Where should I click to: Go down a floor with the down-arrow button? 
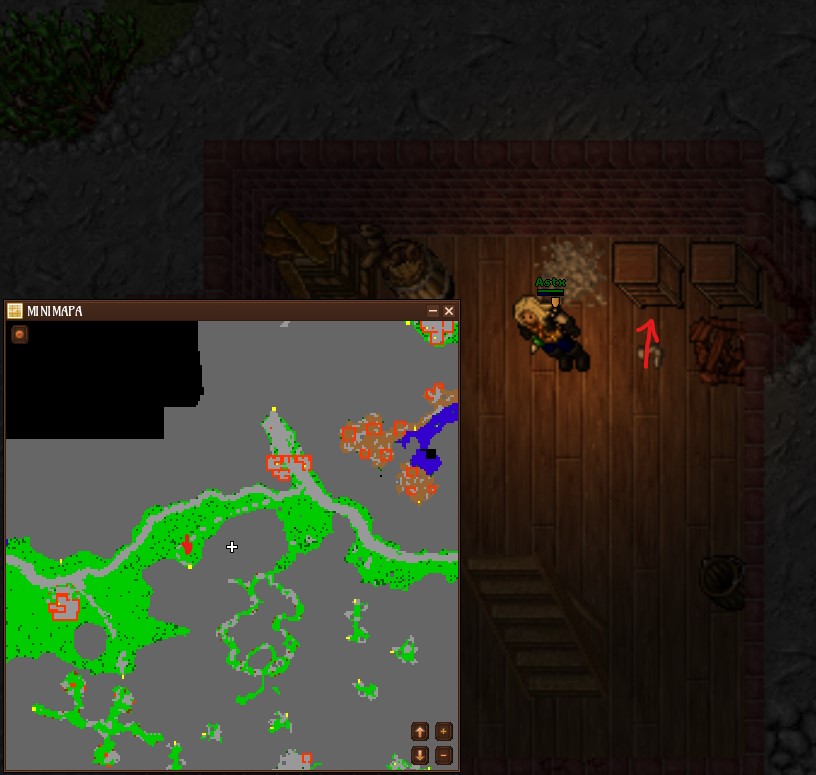tap(420, 755)
